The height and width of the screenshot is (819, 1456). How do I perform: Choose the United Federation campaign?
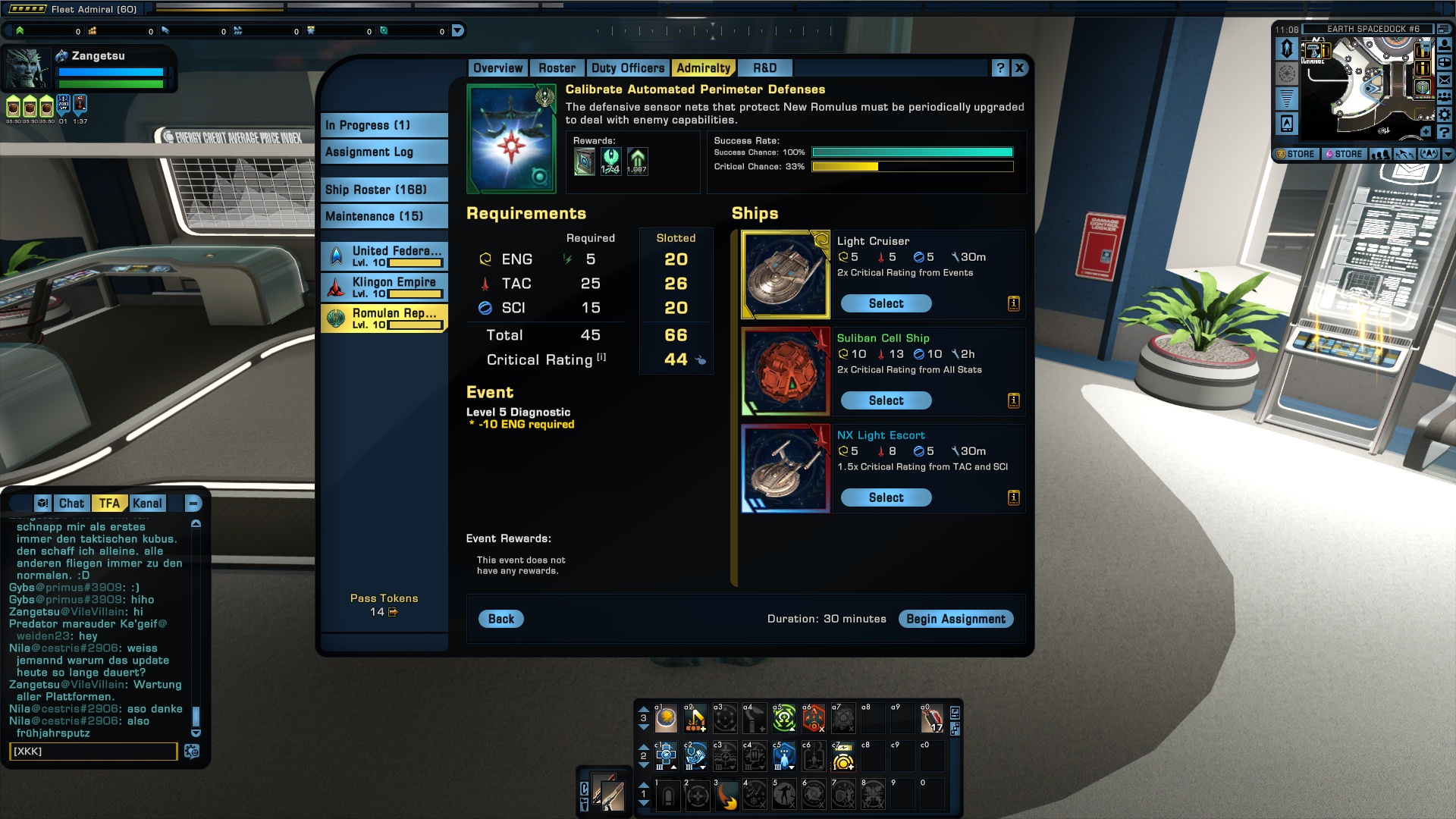tap(384, 256)
